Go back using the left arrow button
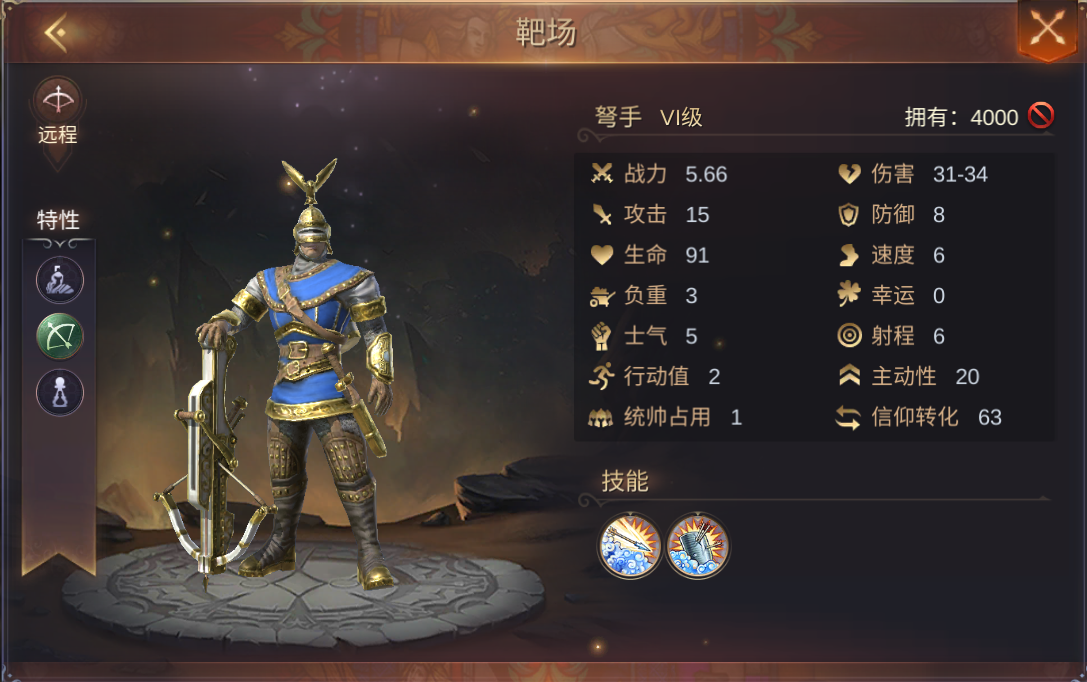 click(x=55, y=34)
